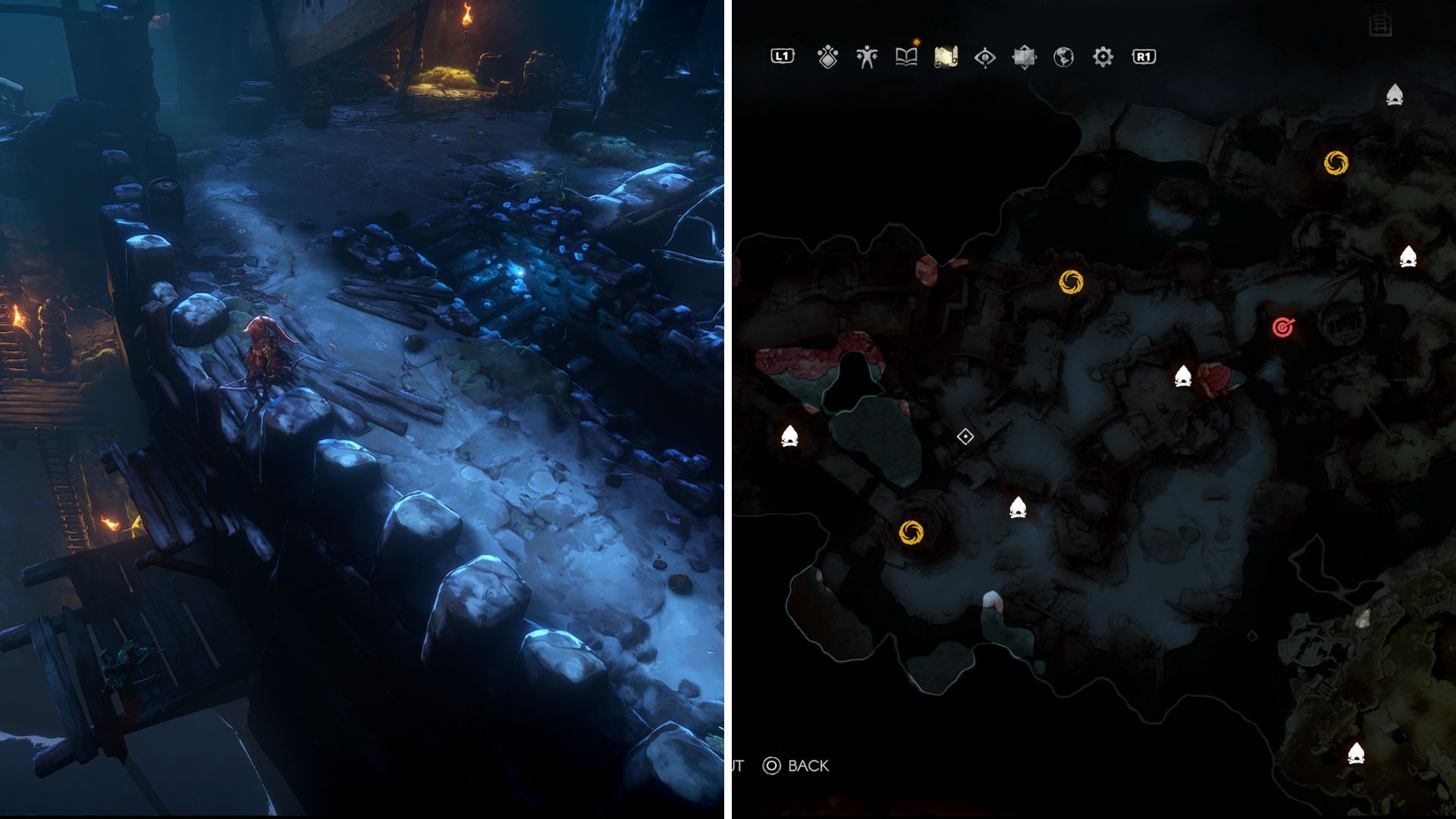Image resolution: width=1456 pixels, height=819 pixels.
Task: Select the red target objective marker
Action: tap(1283, 328)
